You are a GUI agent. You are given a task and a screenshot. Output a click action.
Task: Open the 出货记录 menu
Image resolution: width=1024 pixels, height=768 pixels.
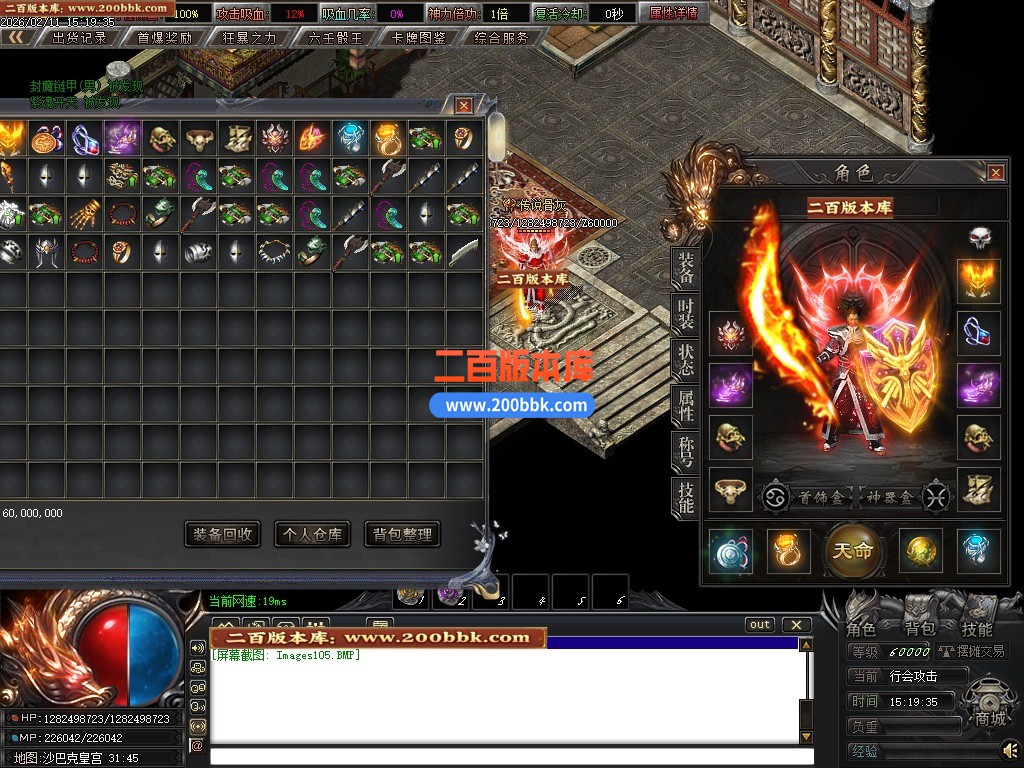[x=80, y=38]
